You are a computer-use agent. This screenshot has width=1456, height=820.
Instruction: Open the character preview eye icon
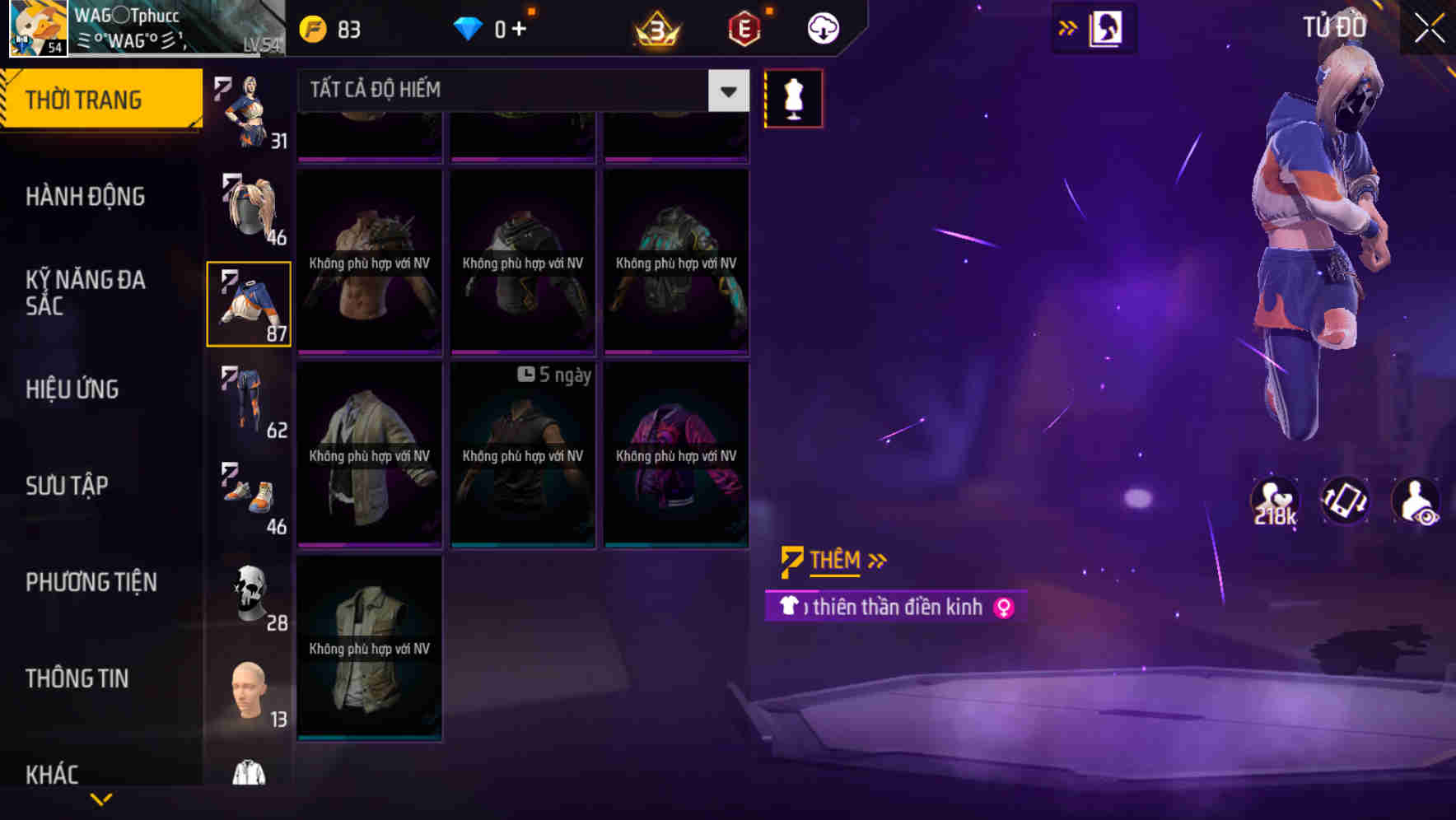(1413, 501)
